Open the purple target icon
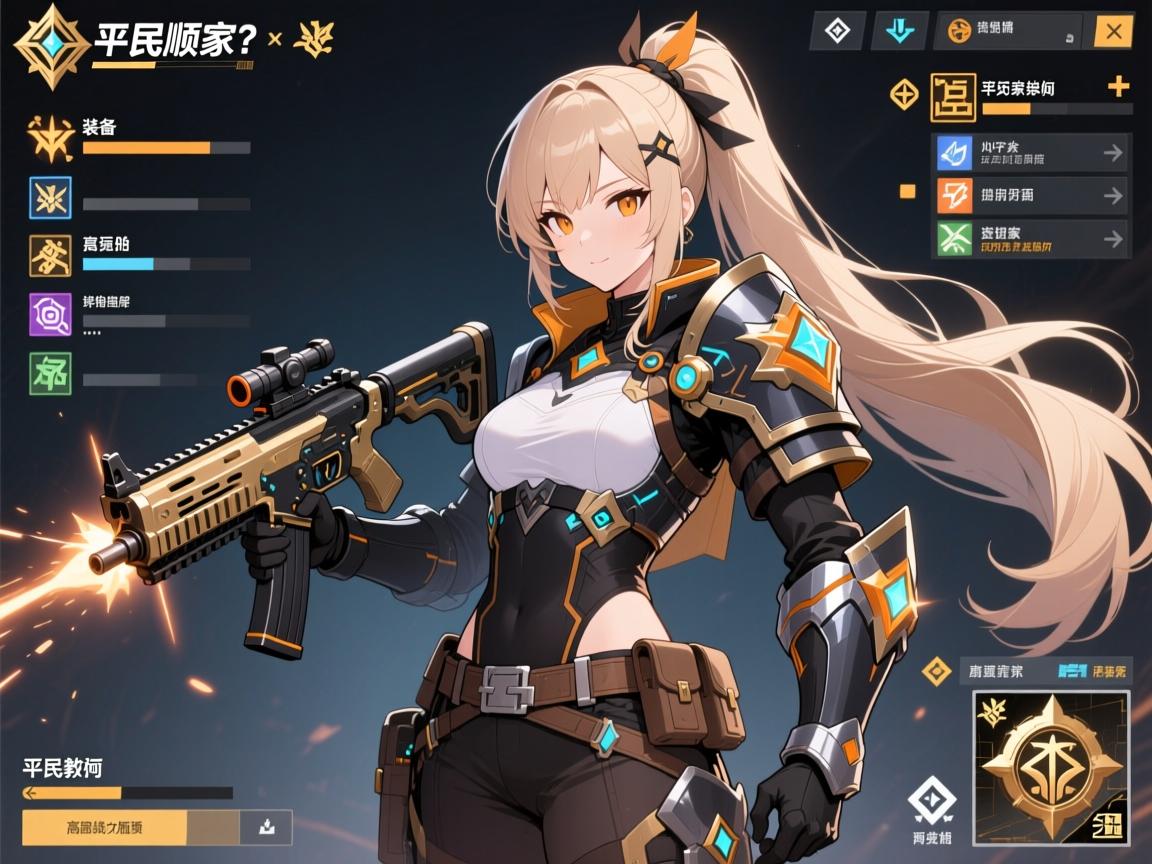This screenshot has height=864, width=1152. click(x=50, y=312)
